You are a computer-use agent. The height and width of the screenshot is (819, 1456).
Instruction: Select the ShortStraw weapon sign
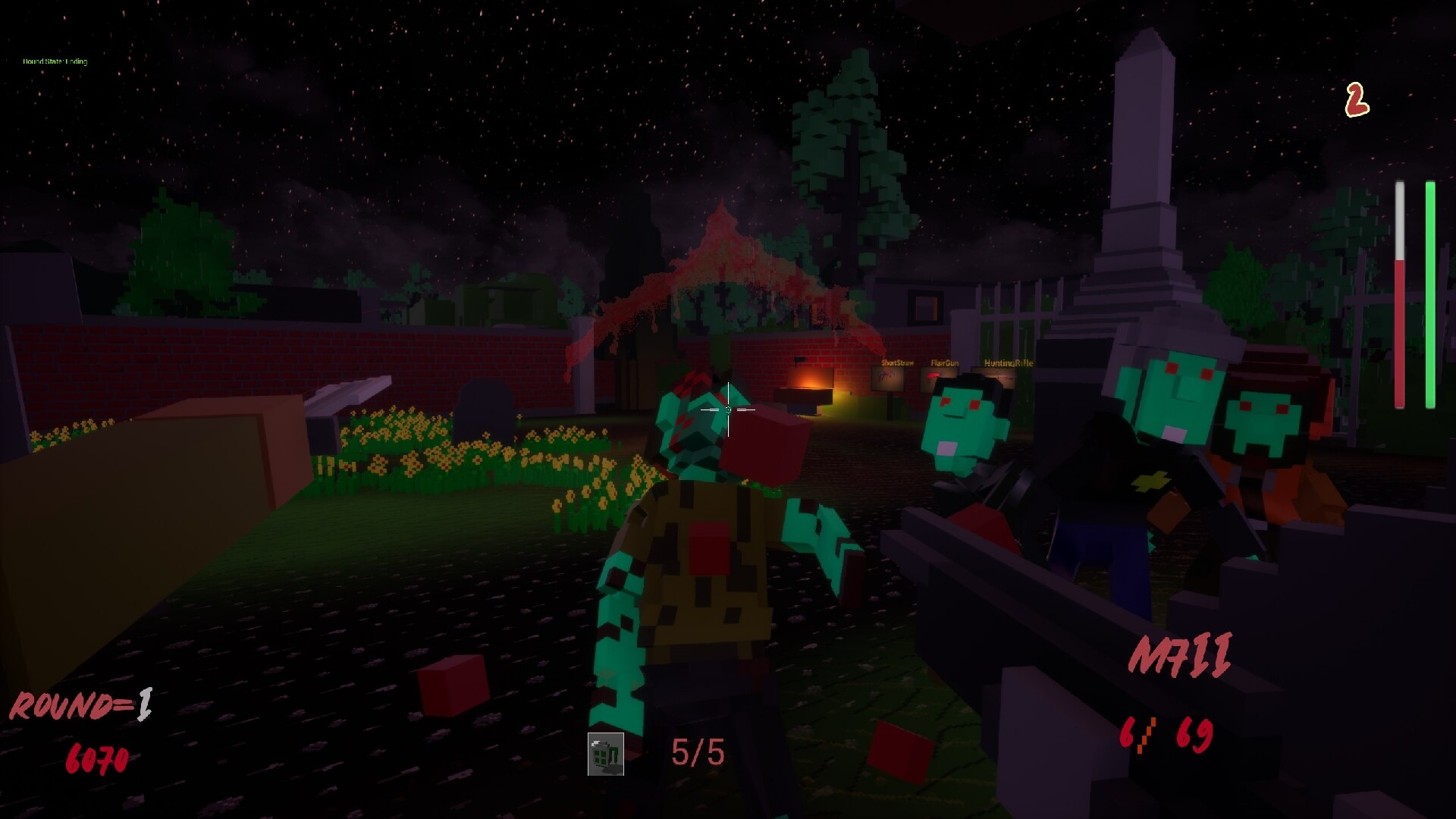tap(898, 363)
